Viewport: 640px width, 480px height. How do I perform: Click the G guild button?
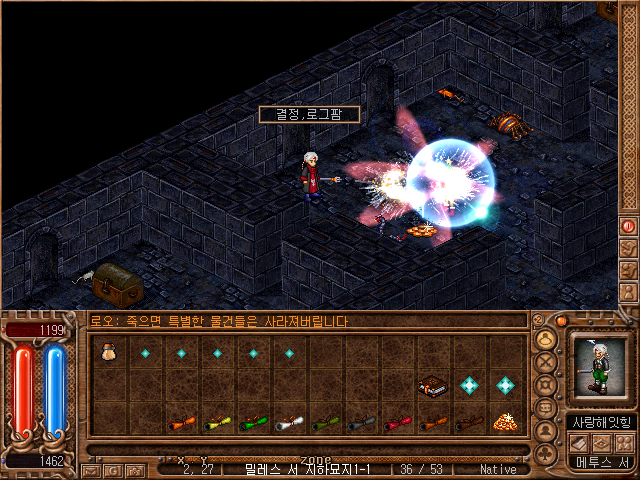(113, 470)
